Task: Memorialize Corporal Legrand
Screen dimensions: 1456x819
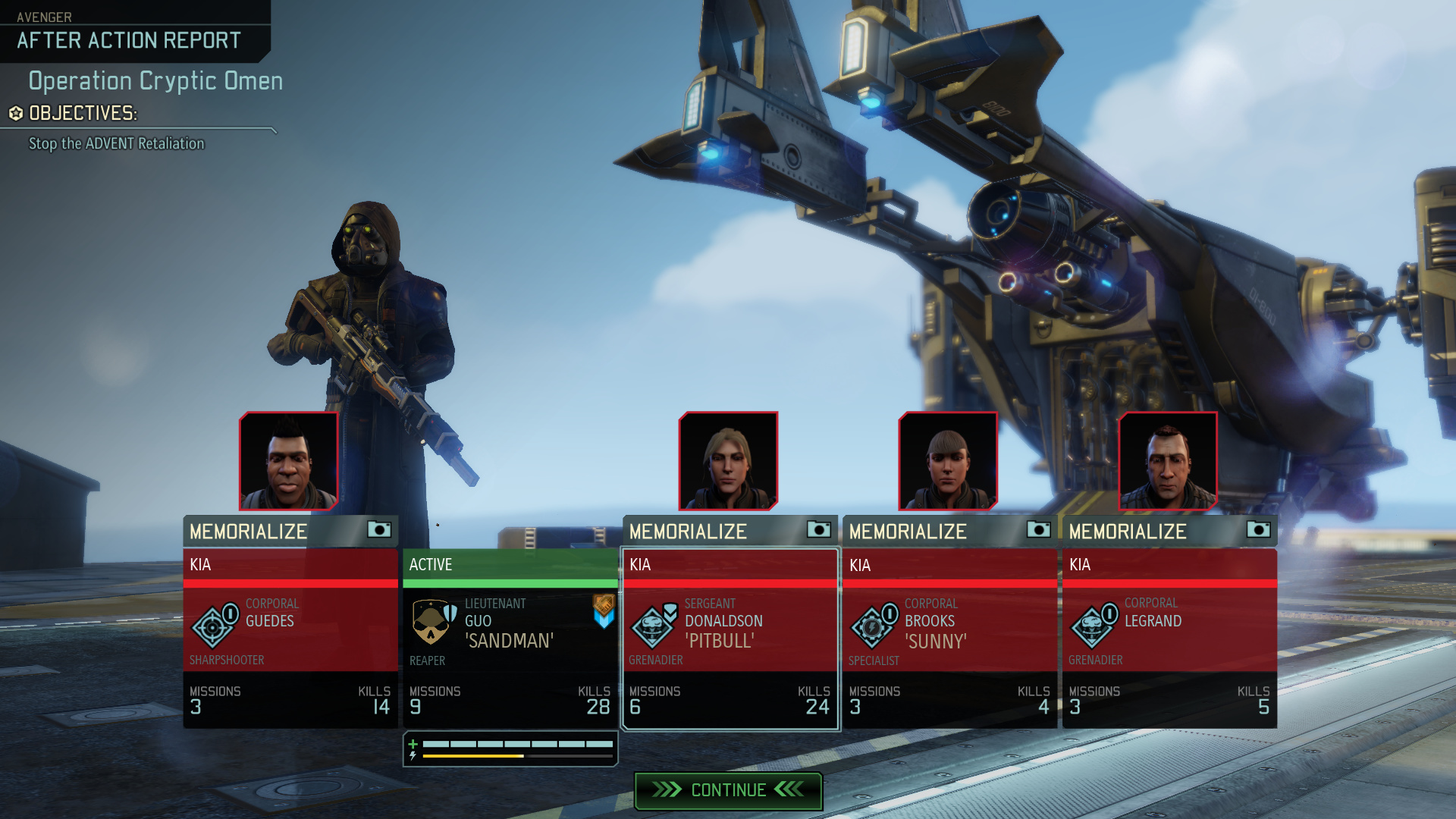Action: (x=1169, y=531)
